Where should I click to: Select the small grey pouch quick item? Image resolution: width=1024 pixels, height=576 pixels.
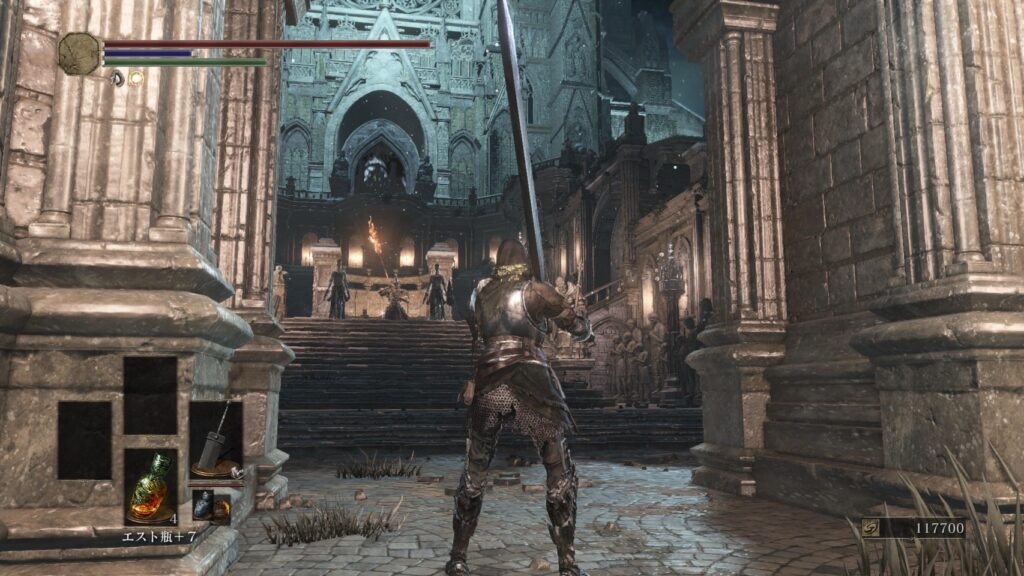(x=203, y=506)
